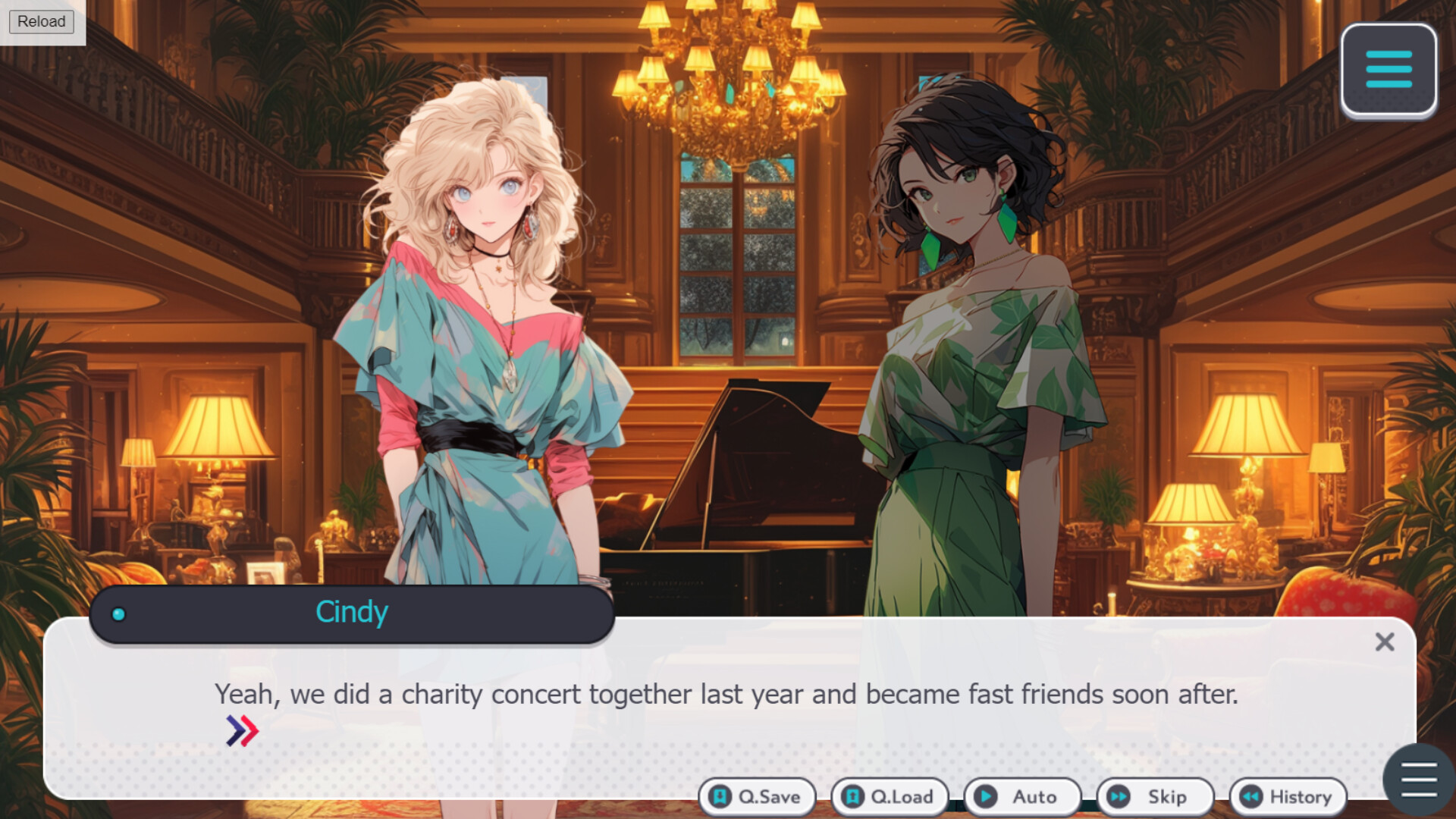Click the double-chevron advance arrow in the dialogue
The width and height of the screenshot is (1456, 819).
(241, 730)
